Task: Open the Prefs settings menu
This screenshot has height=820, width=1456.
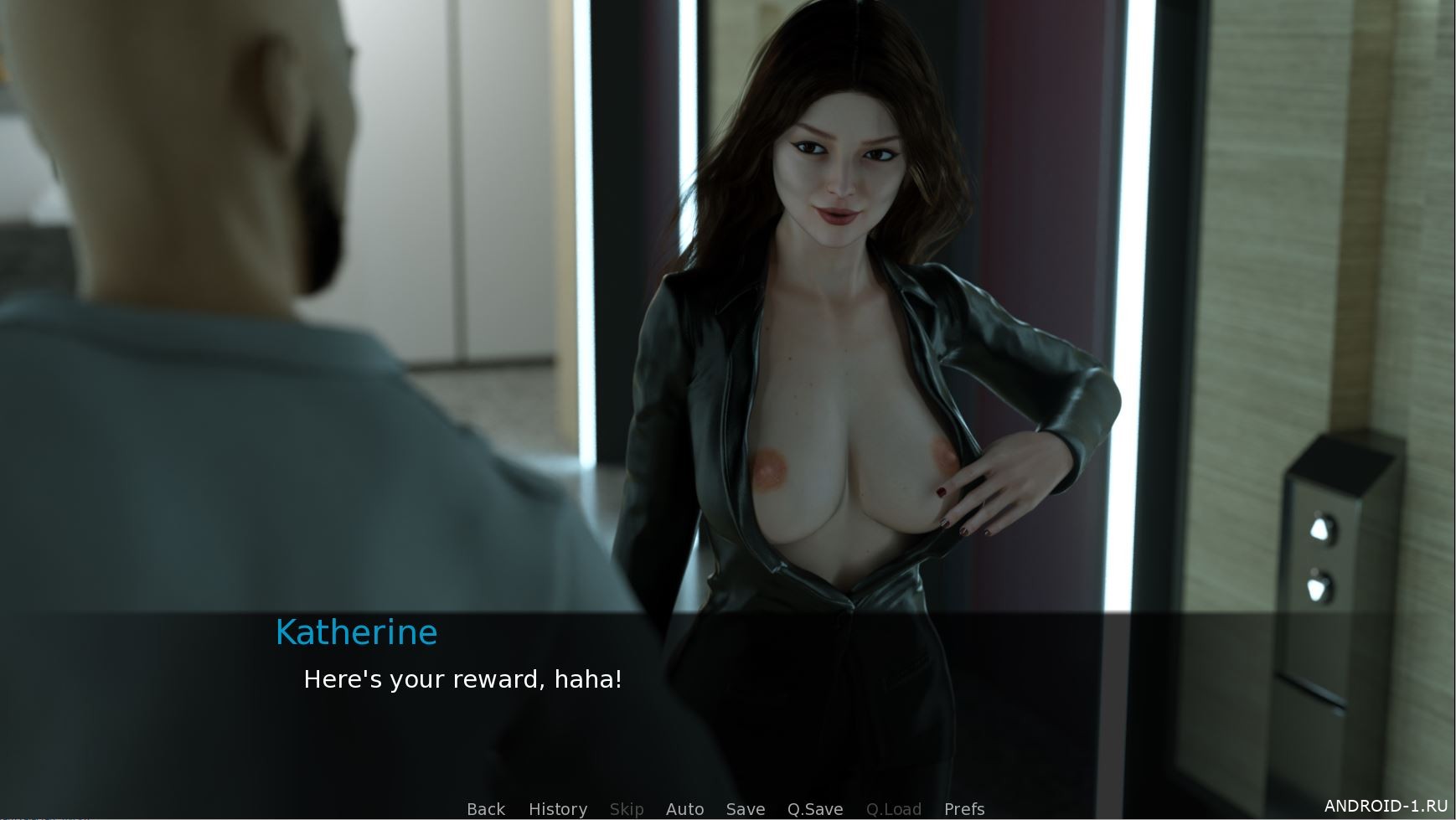Action: pyautogui.click(x=963, y=808)
